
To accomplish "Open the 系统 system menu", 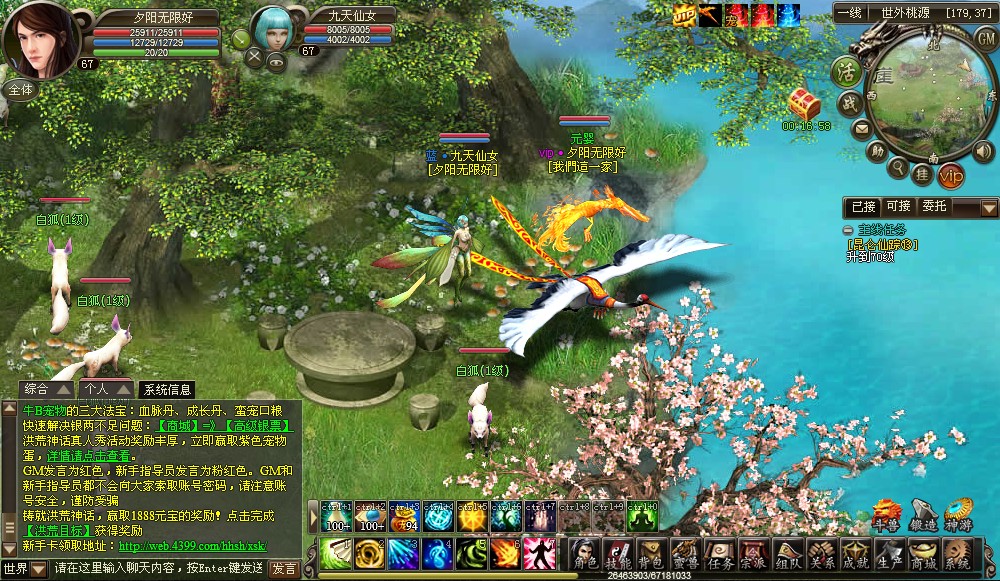I will point(957,555).
